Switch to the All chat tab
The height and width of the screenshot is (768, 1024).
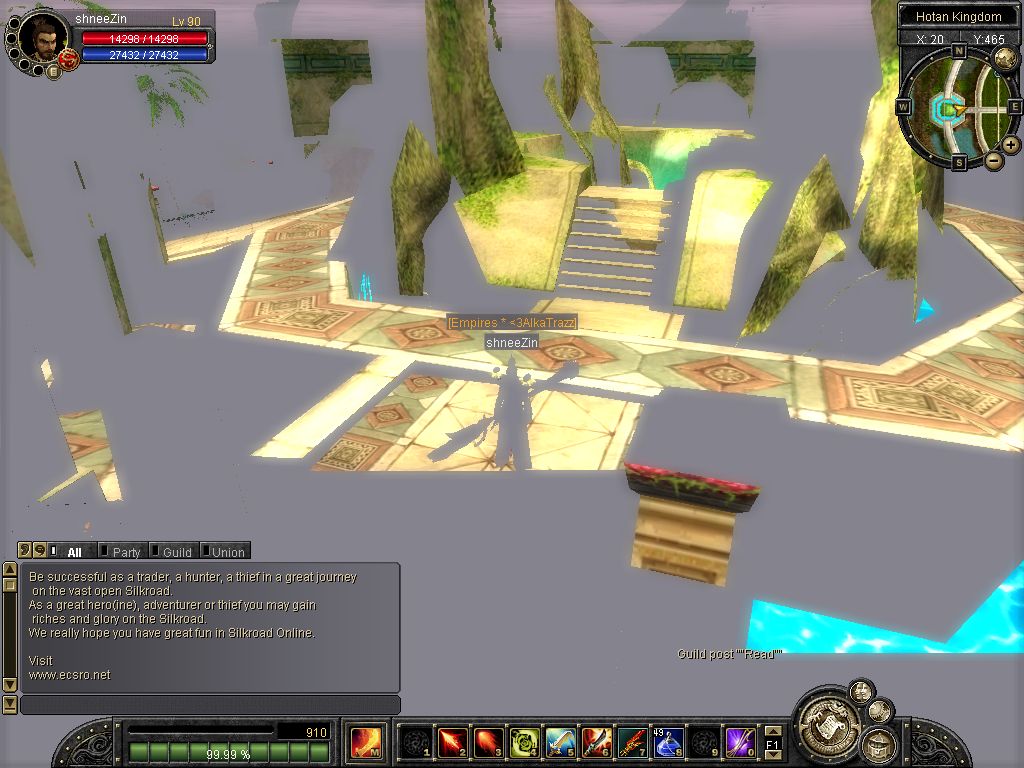pyautogui.click(x=73, y=551)
